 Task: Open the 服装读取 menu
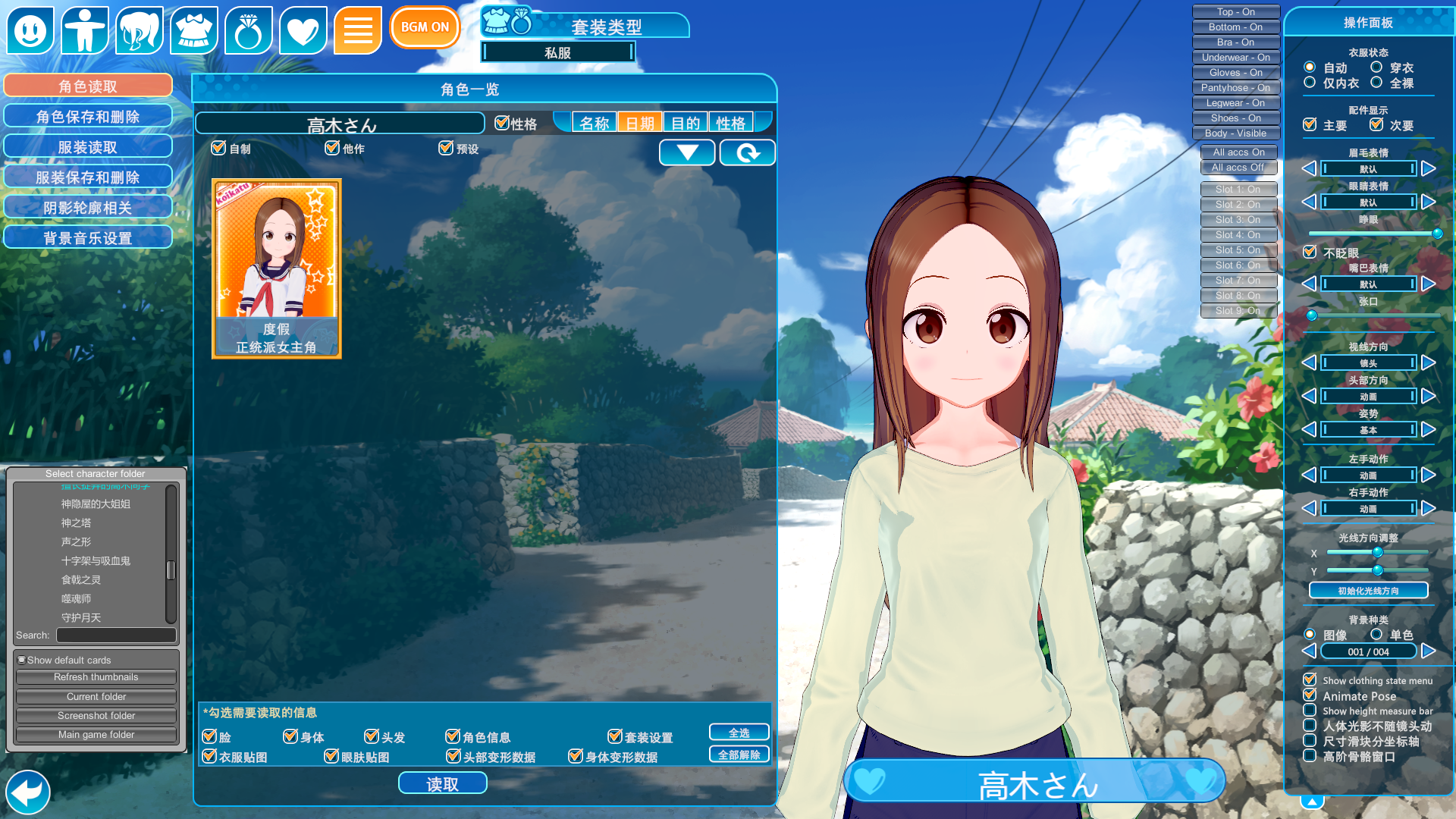[x=88, y=147]
